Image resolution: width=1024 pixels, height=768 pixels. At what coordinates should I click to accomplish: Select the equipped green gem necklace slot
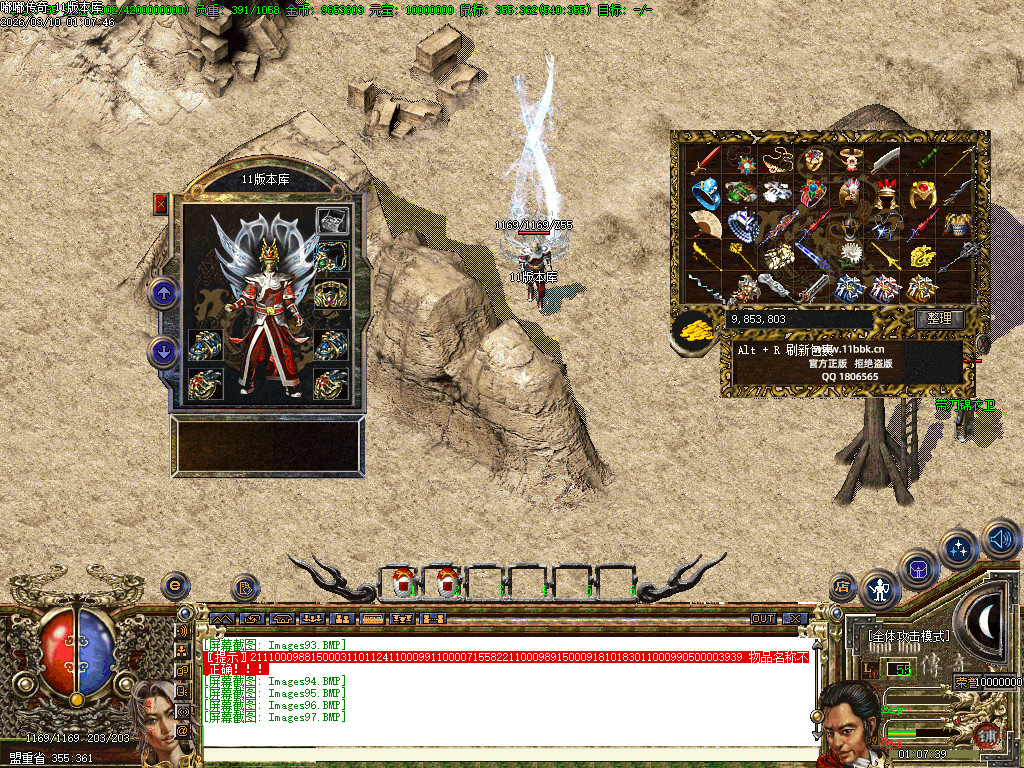[331, 258]
